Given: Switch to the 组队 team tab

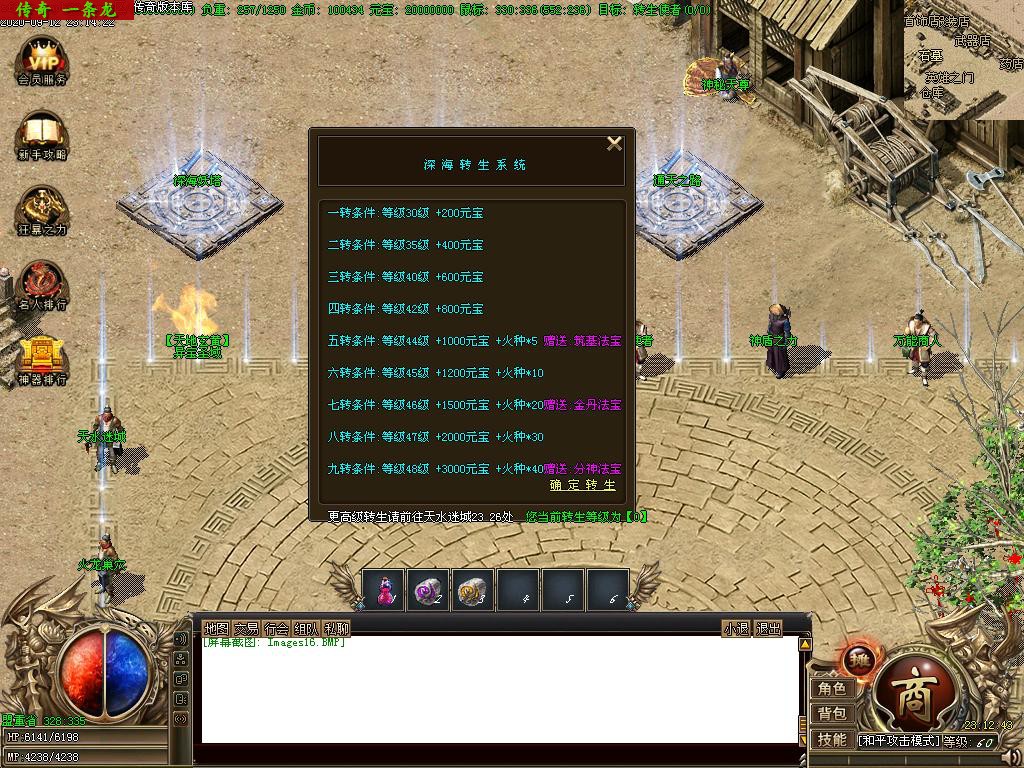Looking at the screenshot, I should coord(306,629).
